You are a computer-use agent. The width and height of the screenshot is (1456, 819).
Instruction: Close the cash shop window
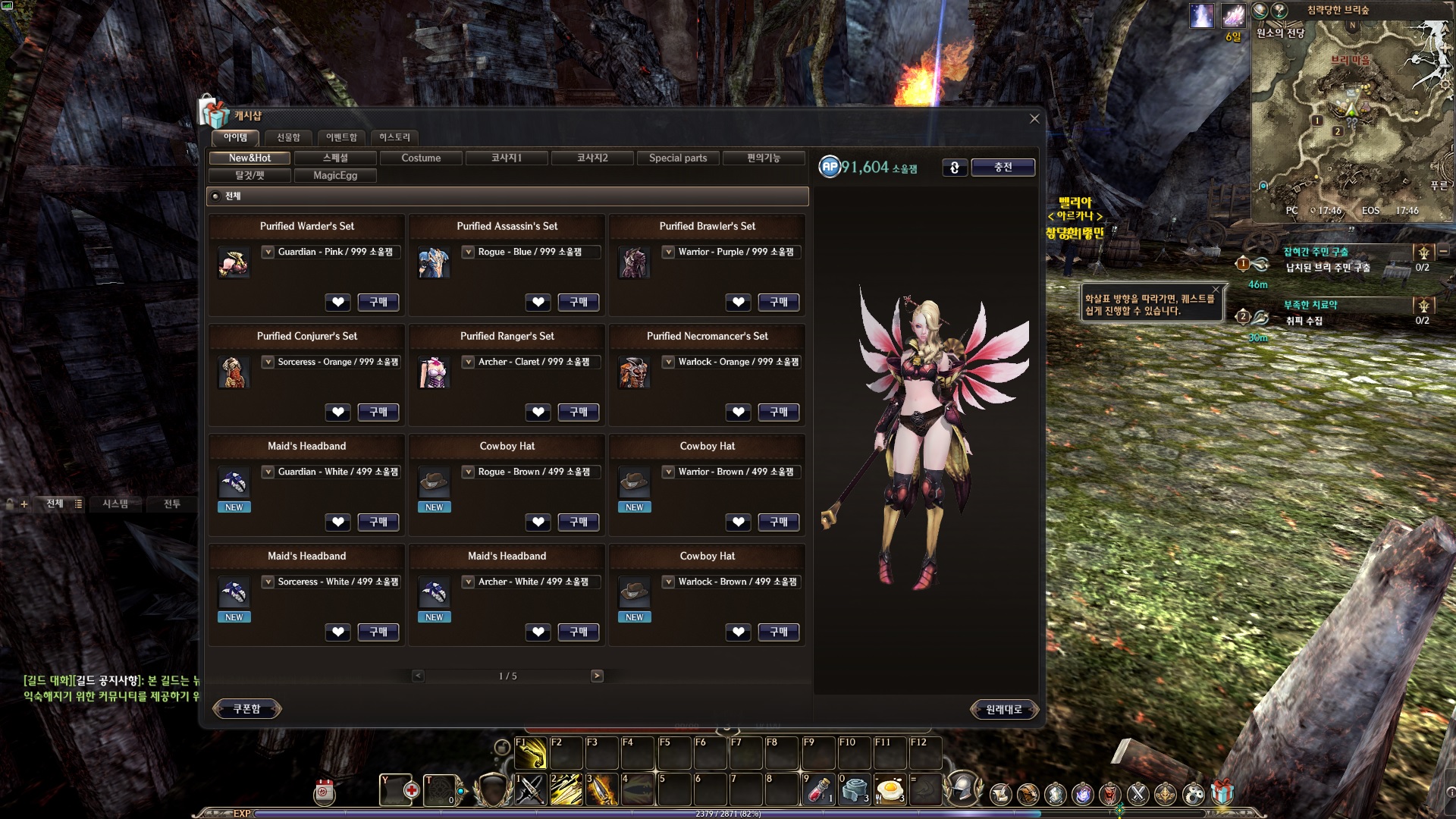pyautogui.click(x=1034, y=118)
